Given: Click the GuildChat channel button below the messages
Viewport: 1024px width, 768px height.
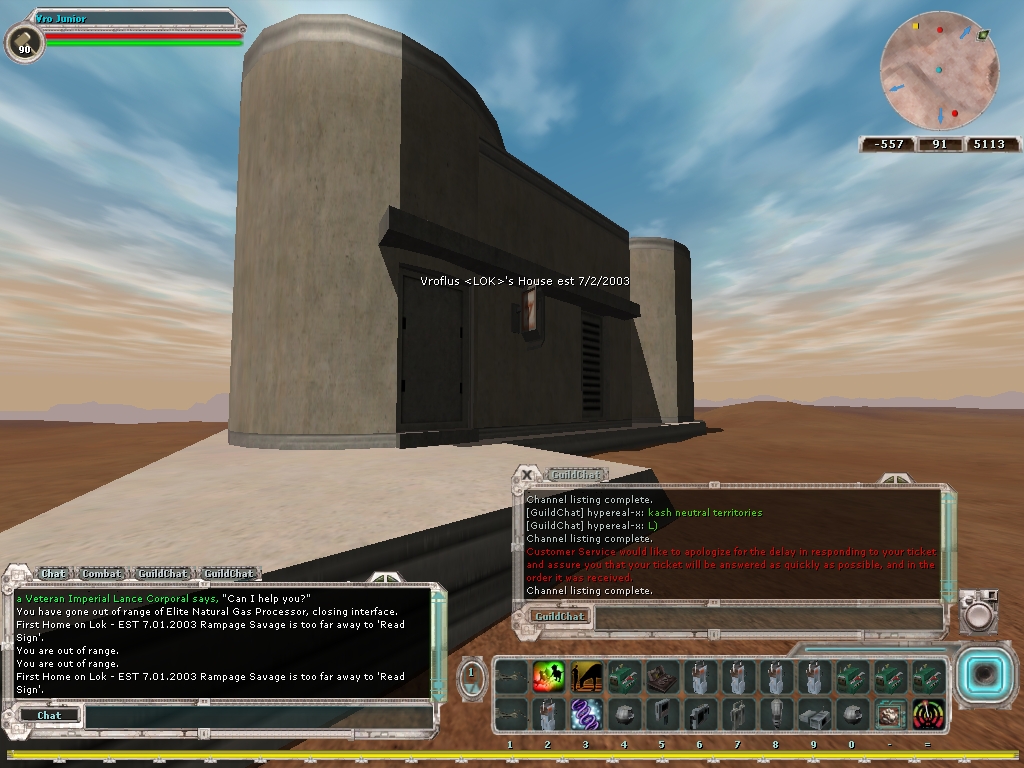Looking at the screenshot, I should pyautogui.click(x=560, y=617).
